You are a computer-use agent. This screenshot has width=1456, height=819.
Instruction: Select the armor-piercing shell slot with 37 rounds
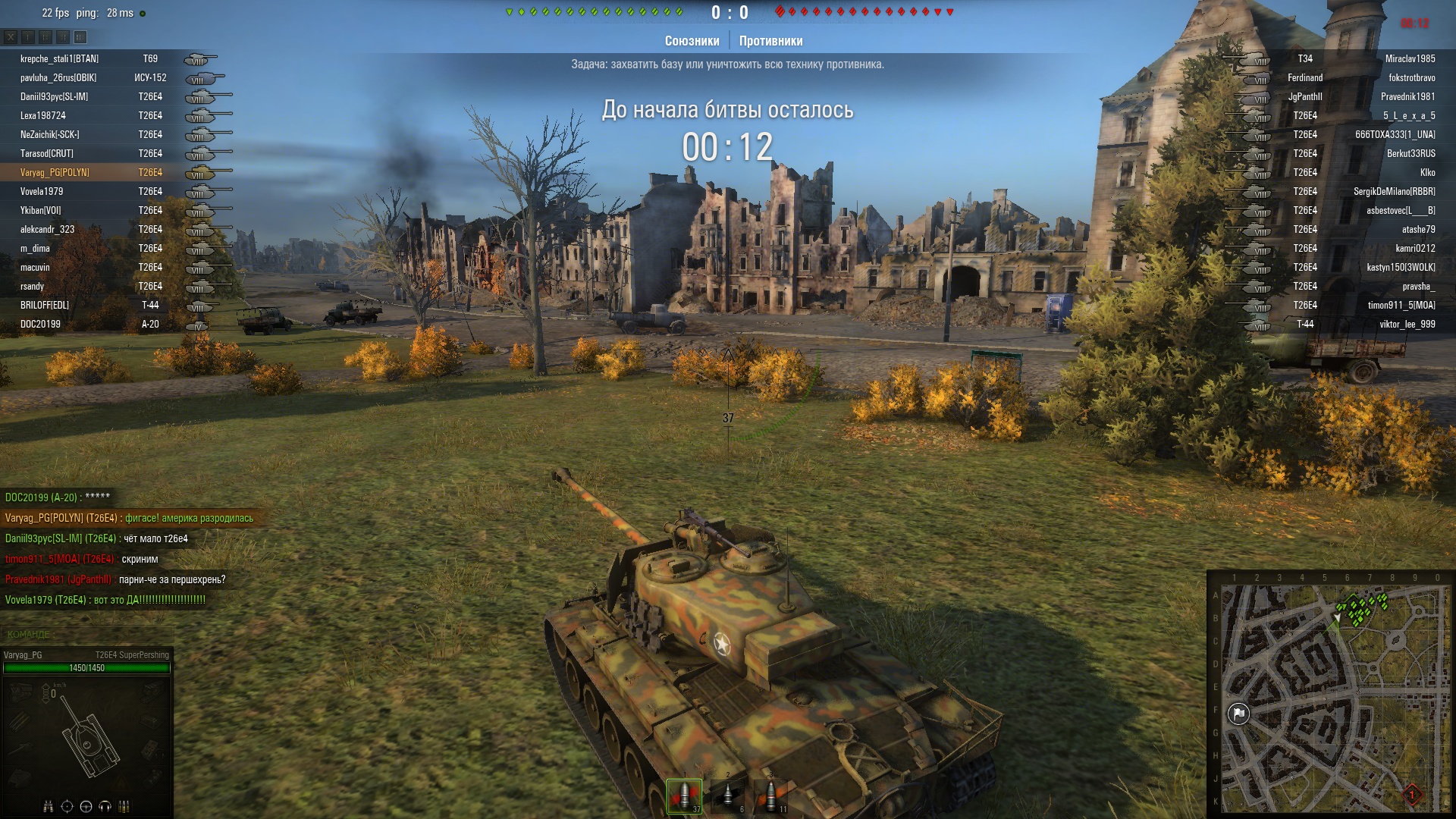click(x=684, y=795)
